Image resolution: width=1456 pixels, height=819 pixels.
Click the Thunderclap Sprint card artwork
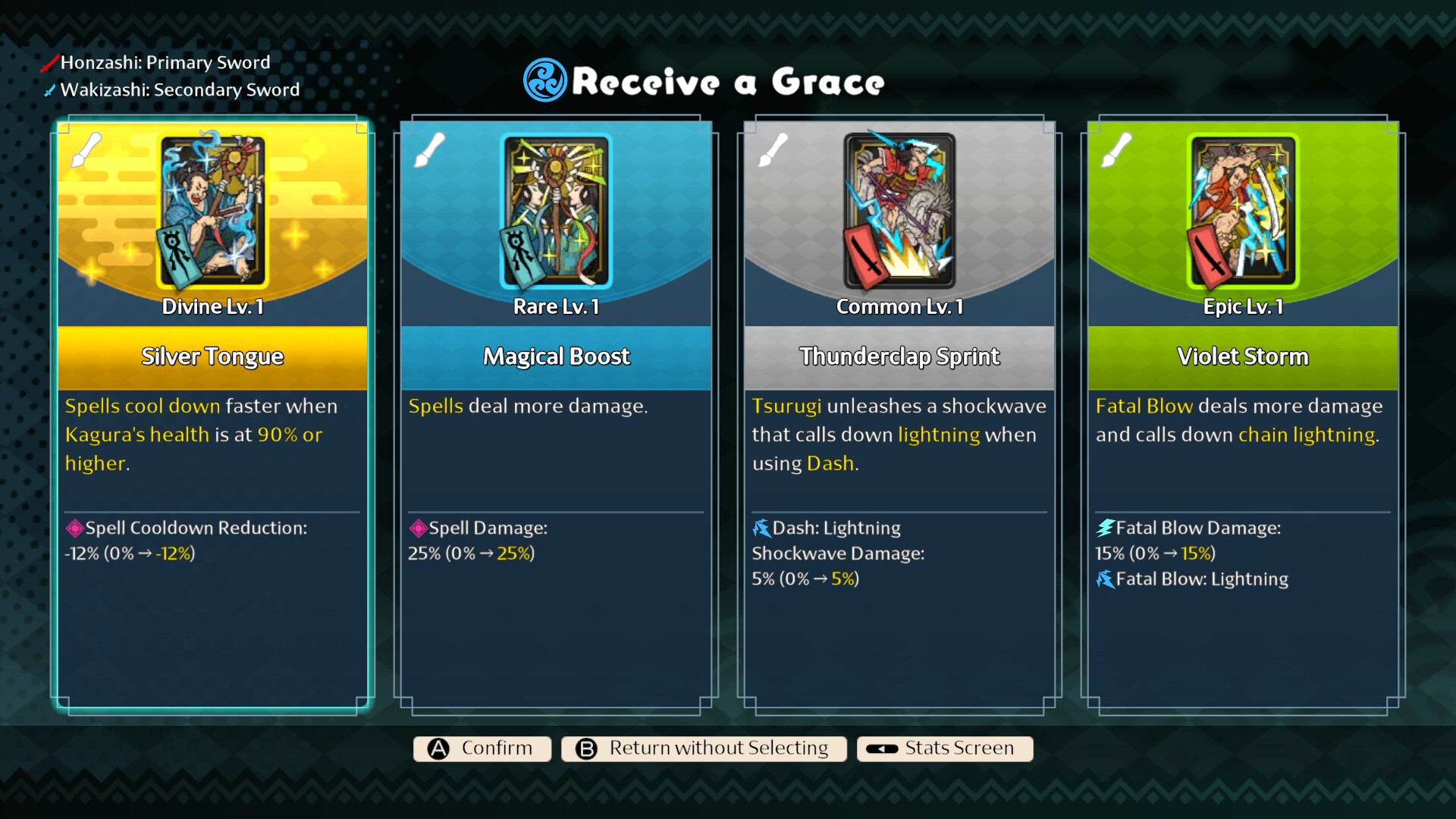tap(899, 211)
